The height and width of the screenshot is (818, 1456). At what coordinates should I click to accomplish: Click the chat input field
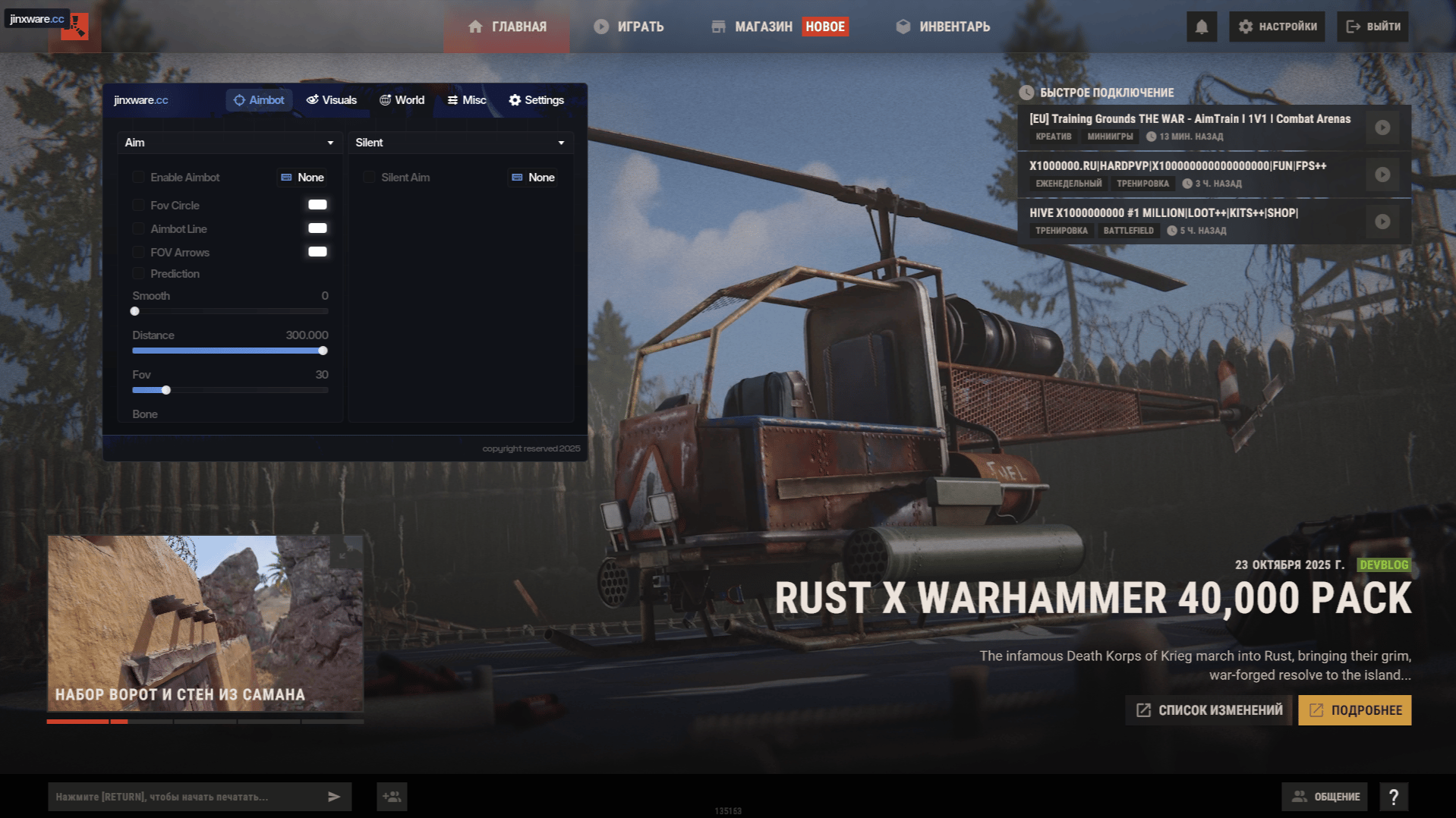[x=186, y=797]
